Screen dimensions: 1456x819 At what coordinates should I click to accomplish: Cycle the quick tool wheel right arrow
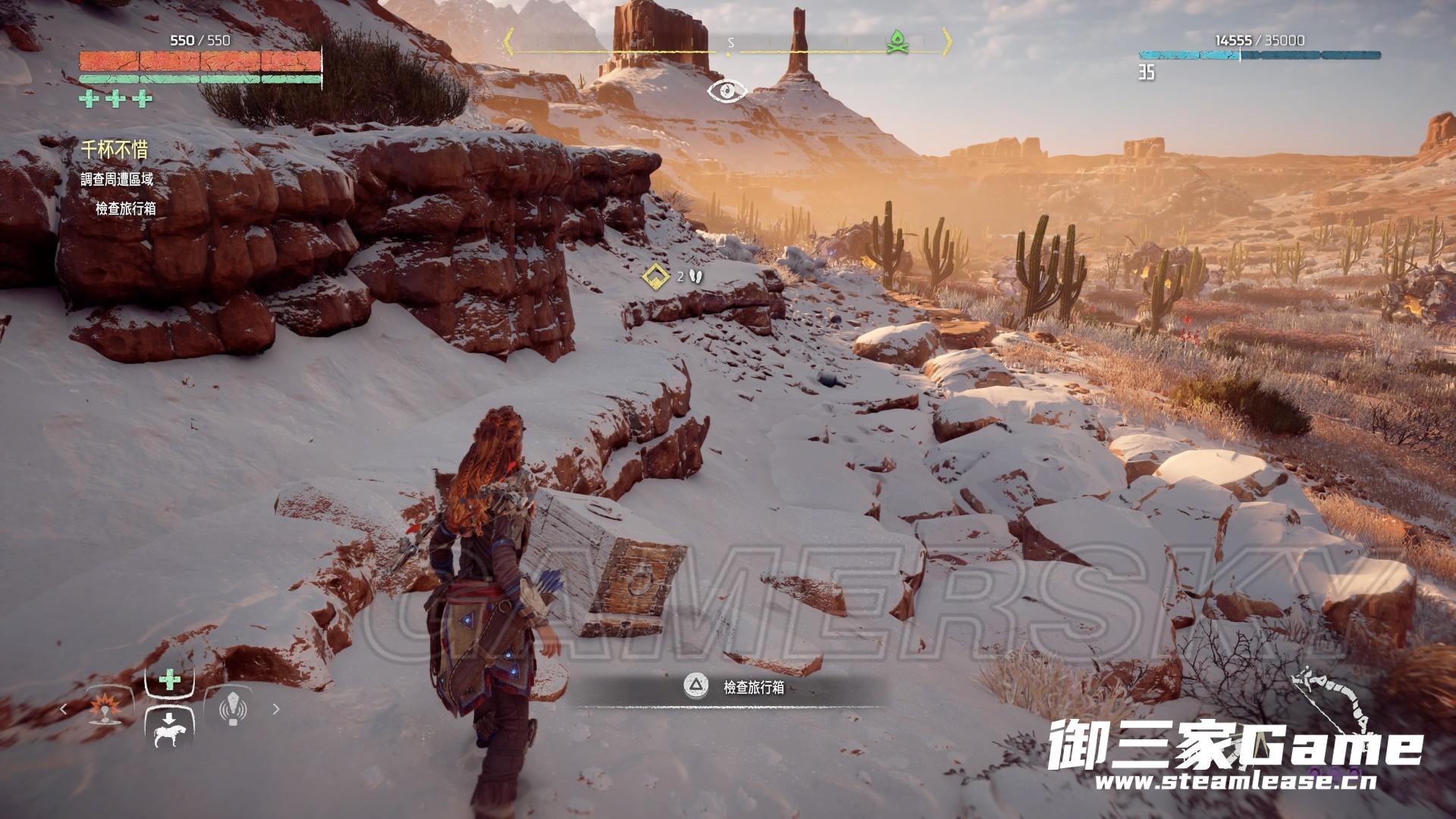(276, 710)
